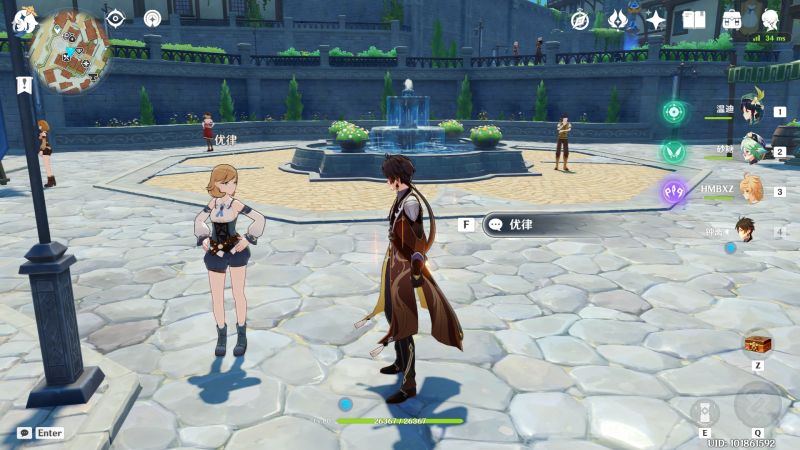This screenshot has height=450, width=800.
Task: Open the character head-silhouette icon
Action: pos(770,19)
